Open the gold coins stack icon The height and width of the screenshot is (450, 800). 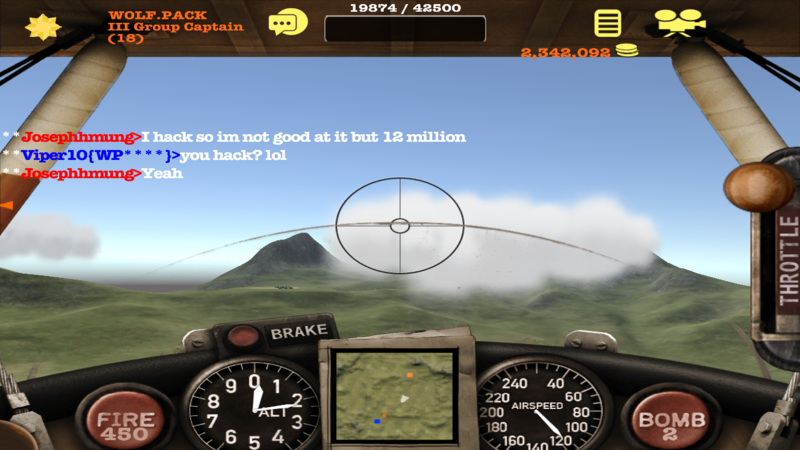click(x=627, y=51)
